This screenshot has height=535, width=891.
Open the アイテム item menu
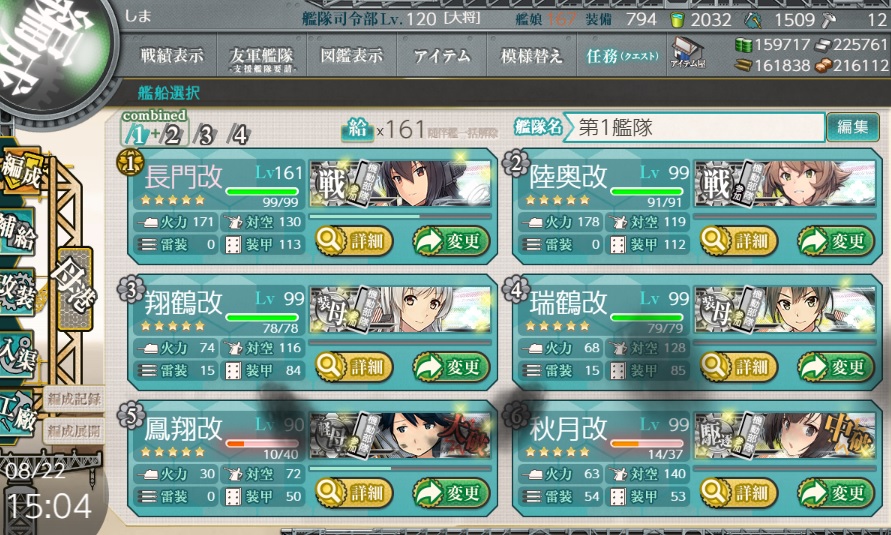coord(442,57)
